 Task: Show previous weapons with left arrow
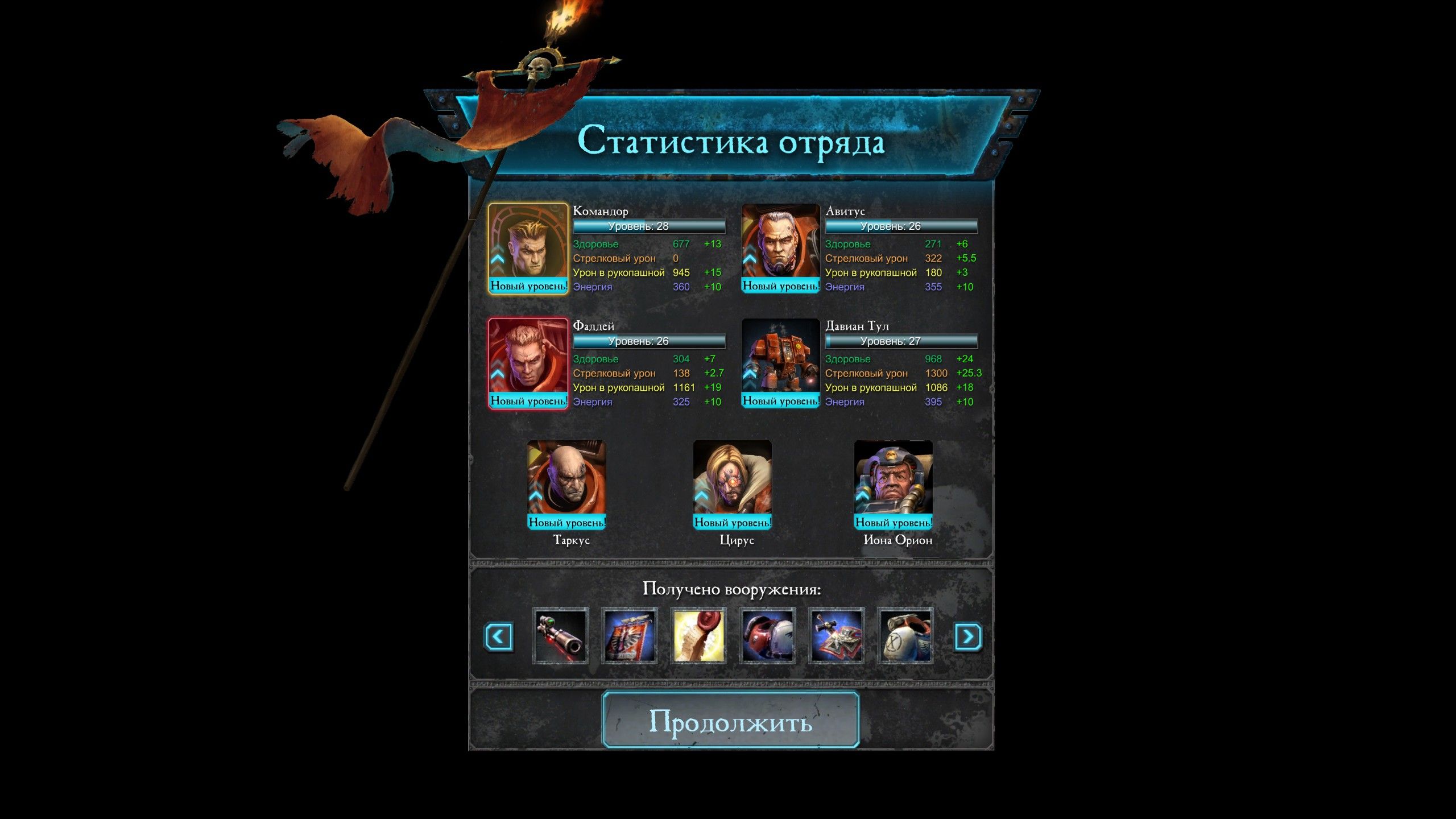[x=499, y=637]
